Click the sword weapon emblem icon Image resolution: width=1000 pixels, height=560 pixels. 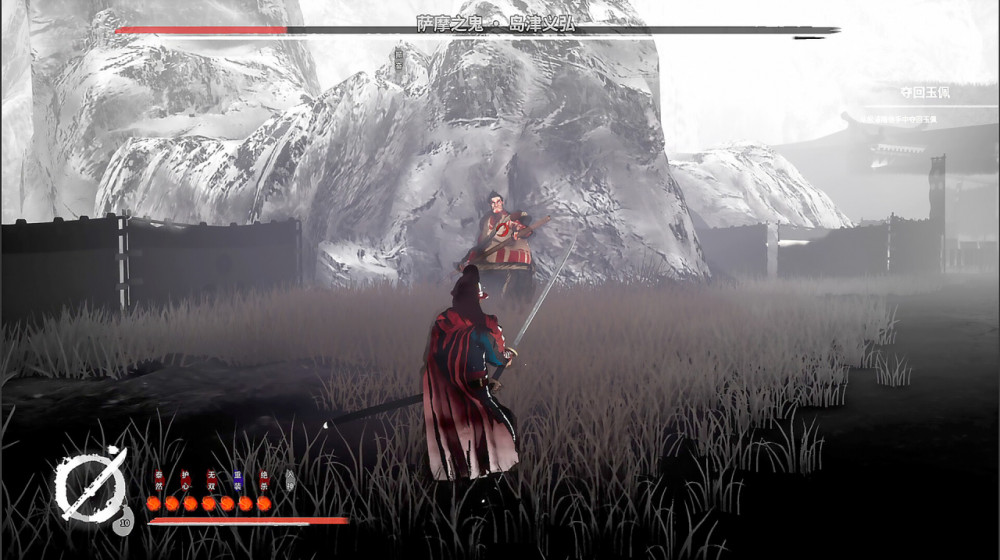coord(90,486)
